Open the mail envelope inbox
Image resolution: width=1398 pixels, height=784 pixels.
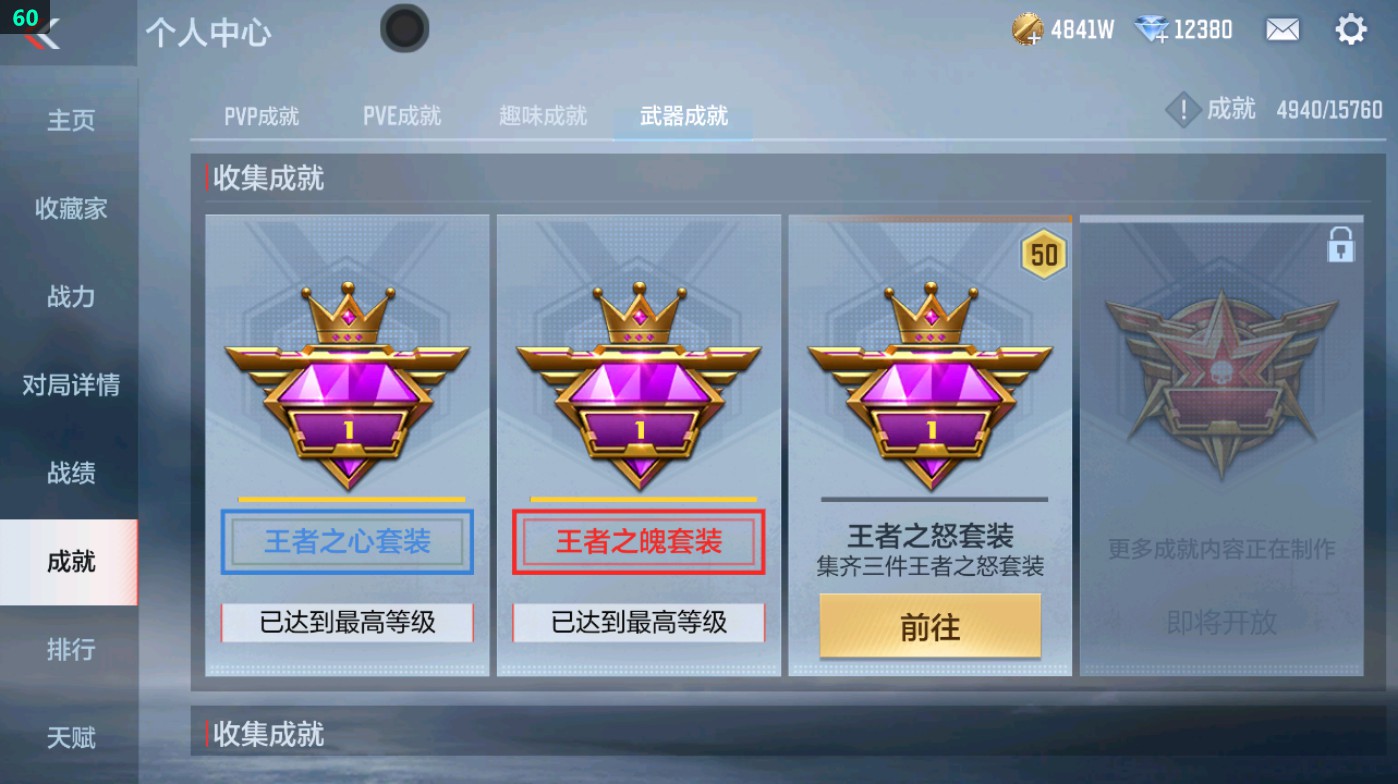click(1283, 30)
